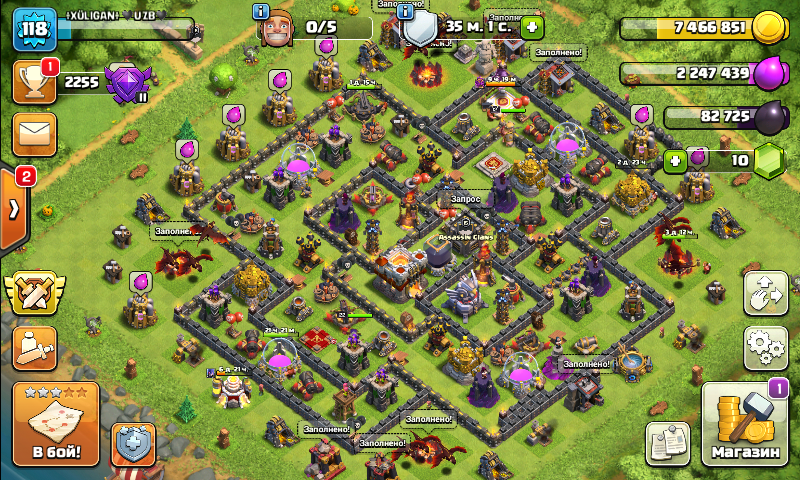Open the clan war hammer button
Screen dimensions: 800x480
tap(34, 346)
